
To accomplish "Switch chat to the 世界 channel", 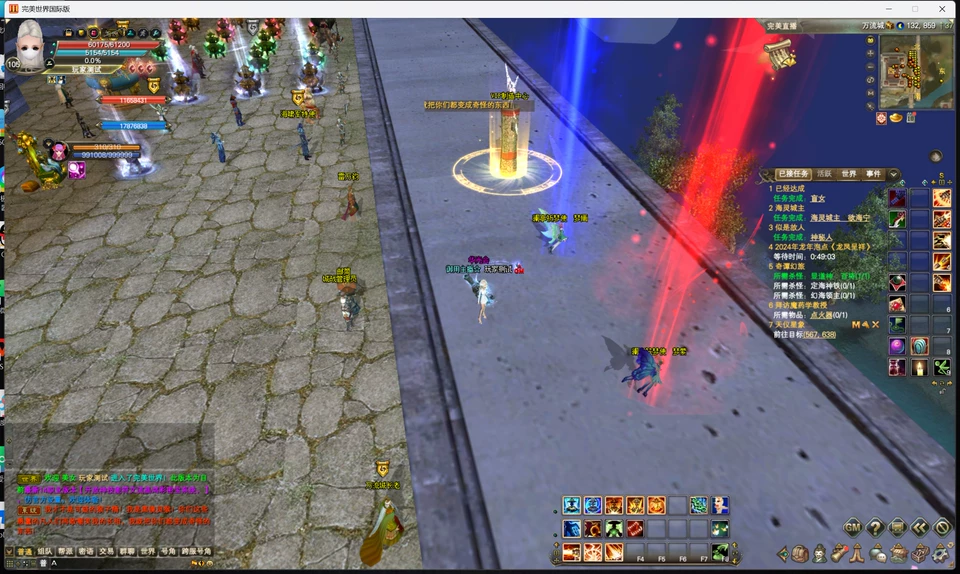I will tap(147, 551).
